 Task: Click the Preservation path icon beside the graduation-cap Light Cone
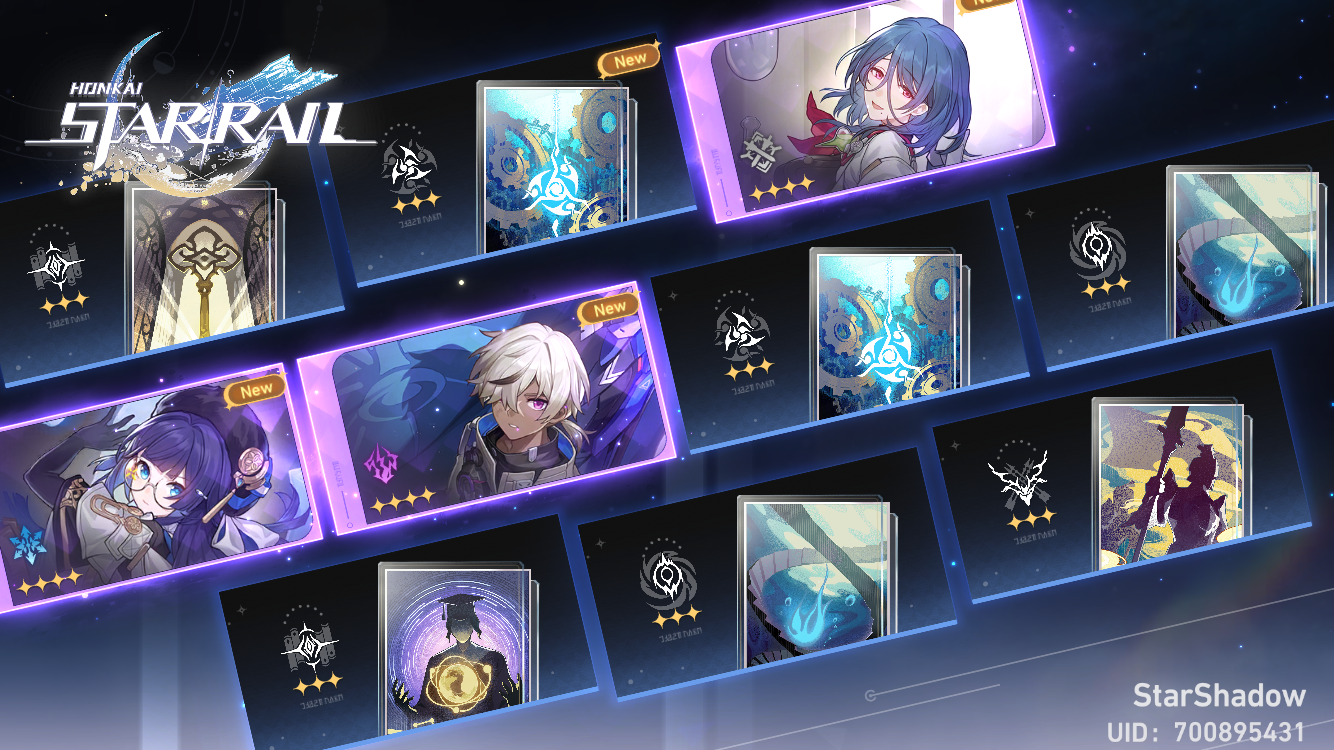tap(310, 645)
